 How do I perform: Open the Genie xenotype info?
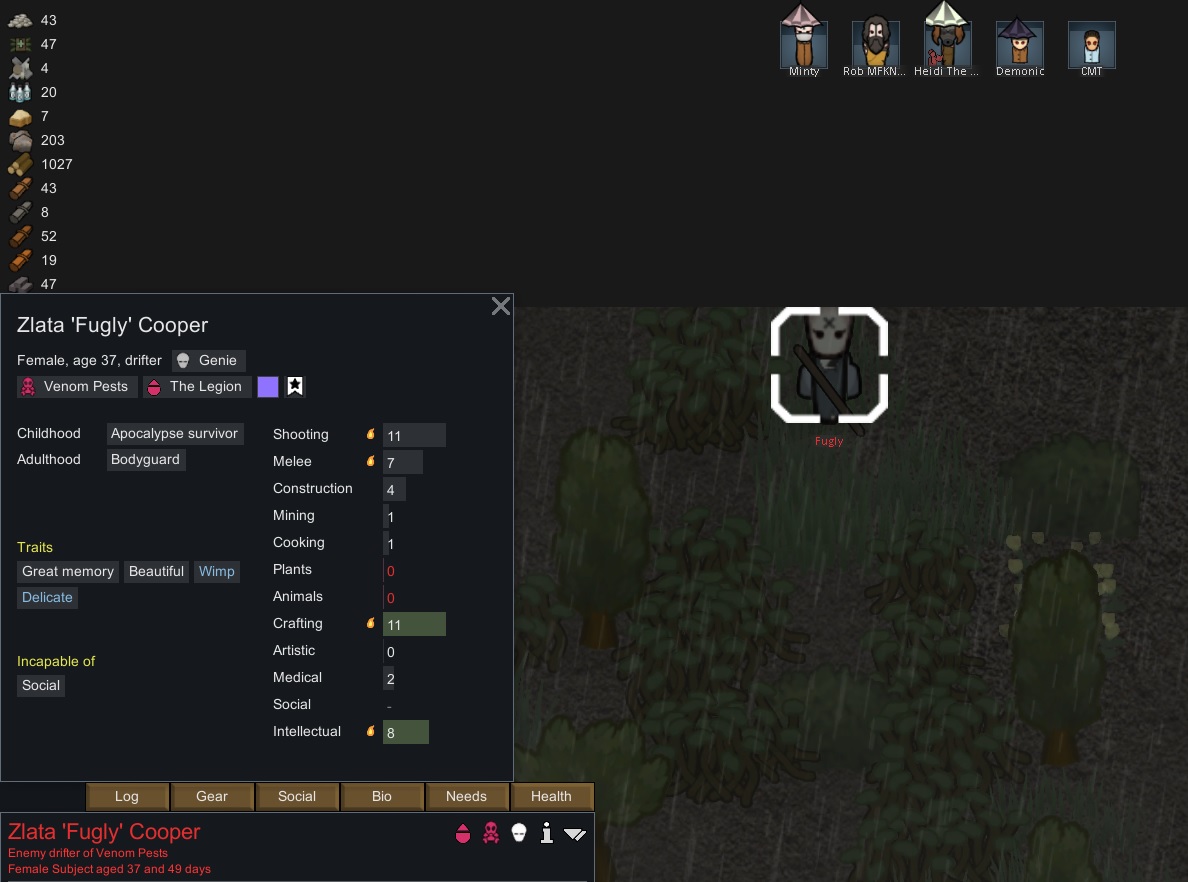point(208,360)
